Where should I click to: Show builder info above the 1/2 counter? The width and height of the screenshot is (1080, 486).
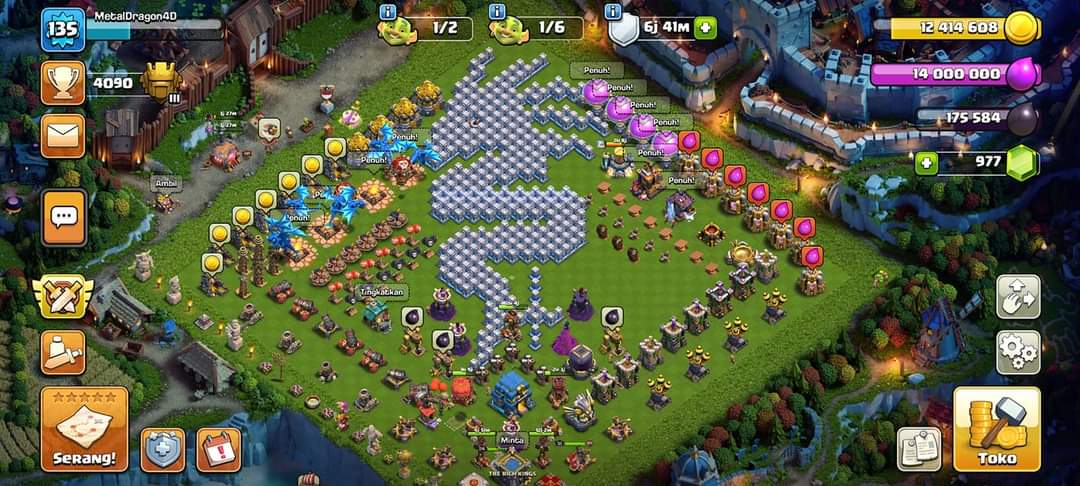tap(387, 10)
